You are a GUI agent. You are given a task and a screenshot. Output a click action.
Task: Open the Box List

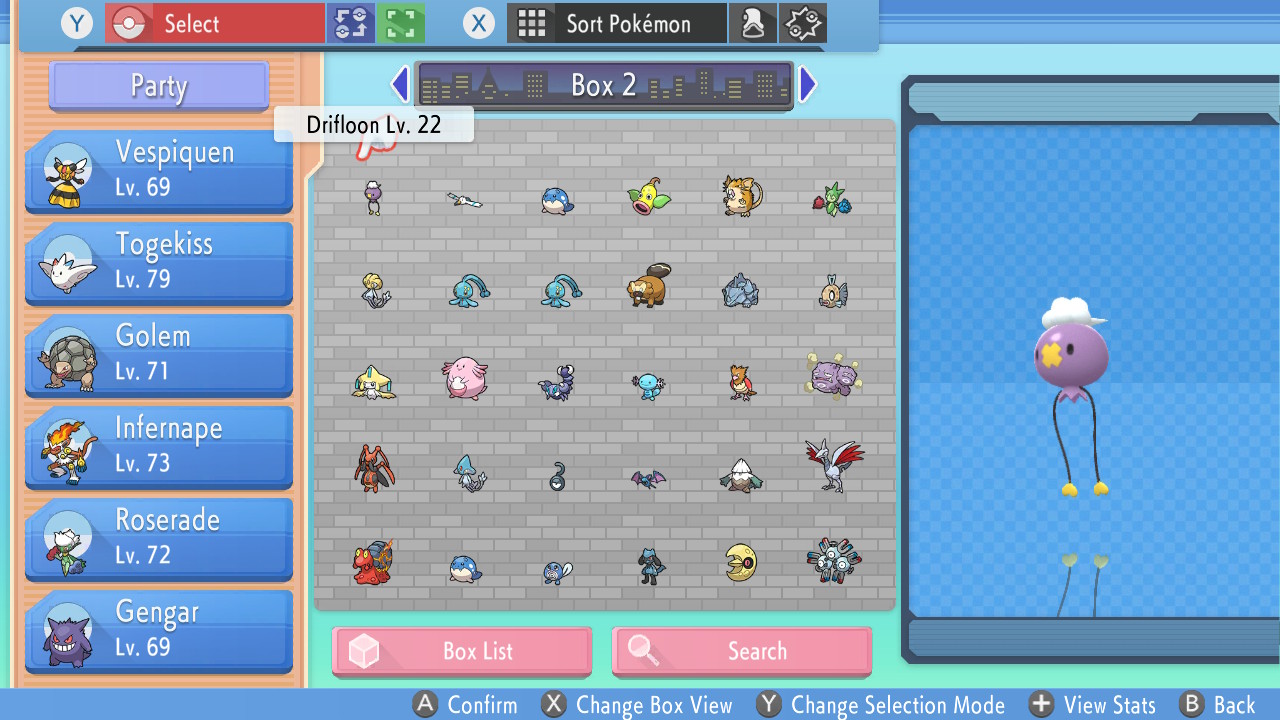[461, 651]
